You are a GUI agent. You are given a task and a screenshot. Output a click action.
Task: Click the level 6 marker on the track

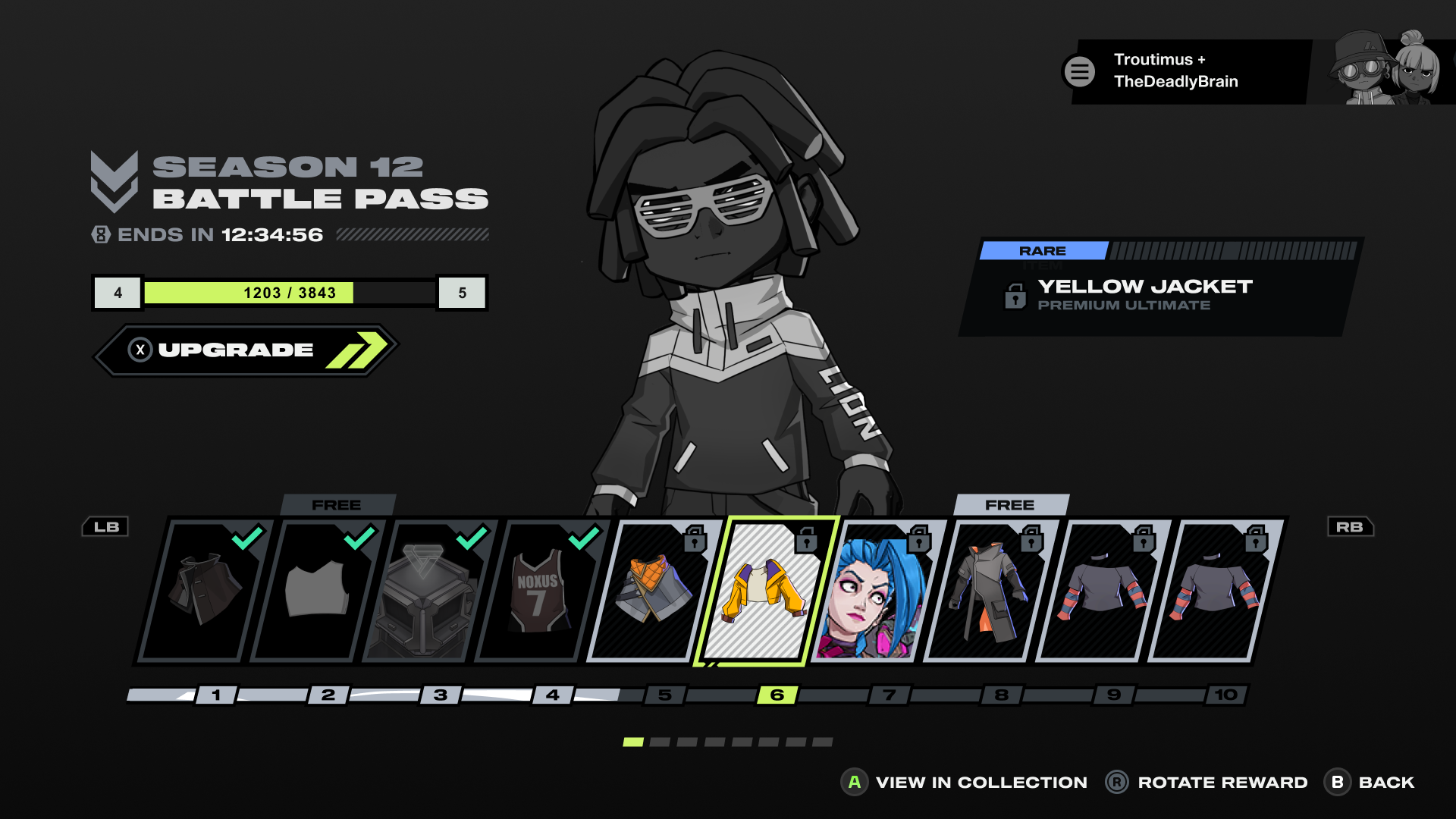point(777,695)
